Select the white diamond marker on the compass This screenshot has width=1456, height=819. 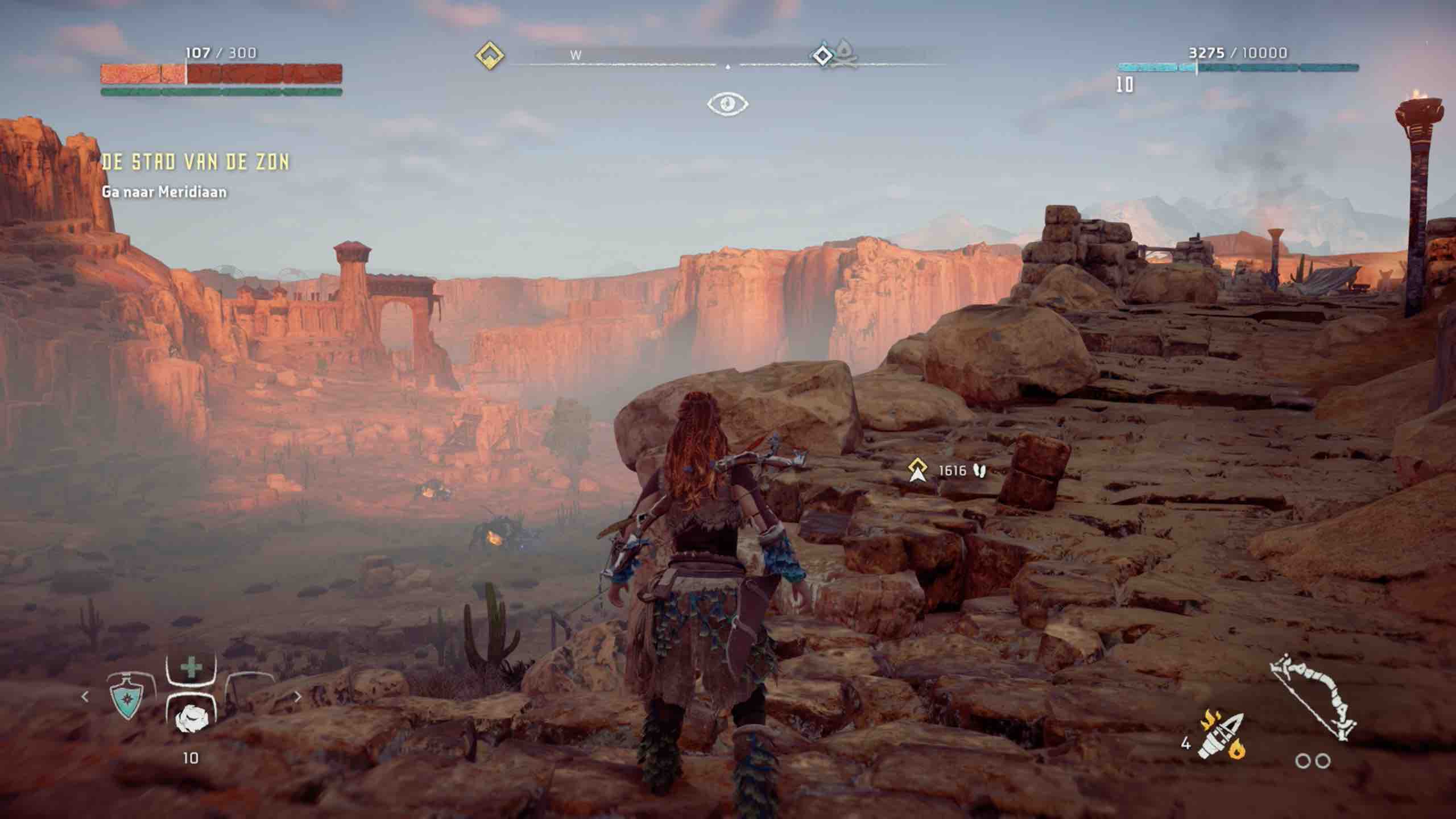(822, 56)
